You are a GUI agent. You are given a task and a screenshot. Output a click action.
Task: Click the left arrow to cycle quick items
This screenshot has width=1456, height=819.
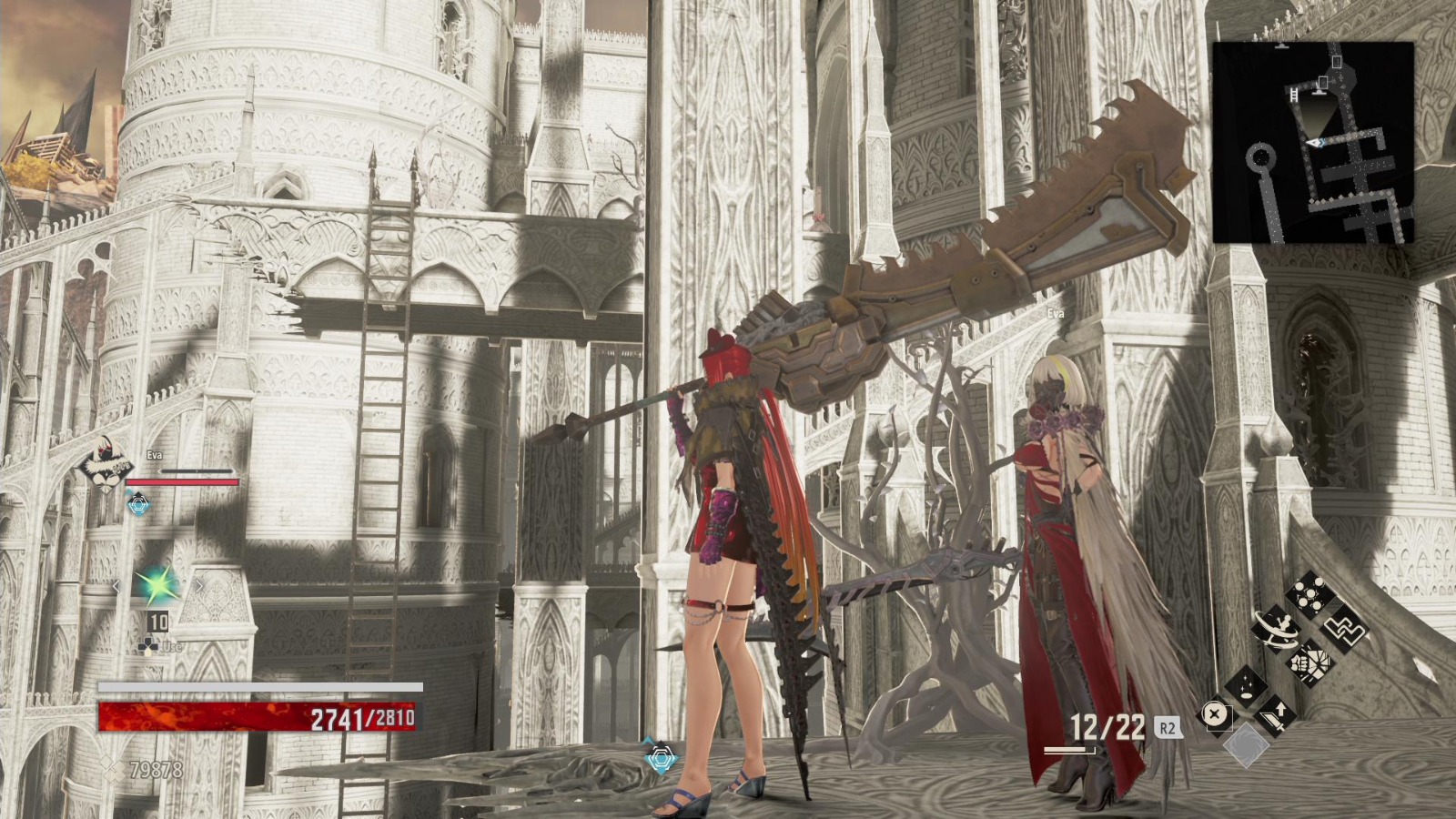pos(116,587)
